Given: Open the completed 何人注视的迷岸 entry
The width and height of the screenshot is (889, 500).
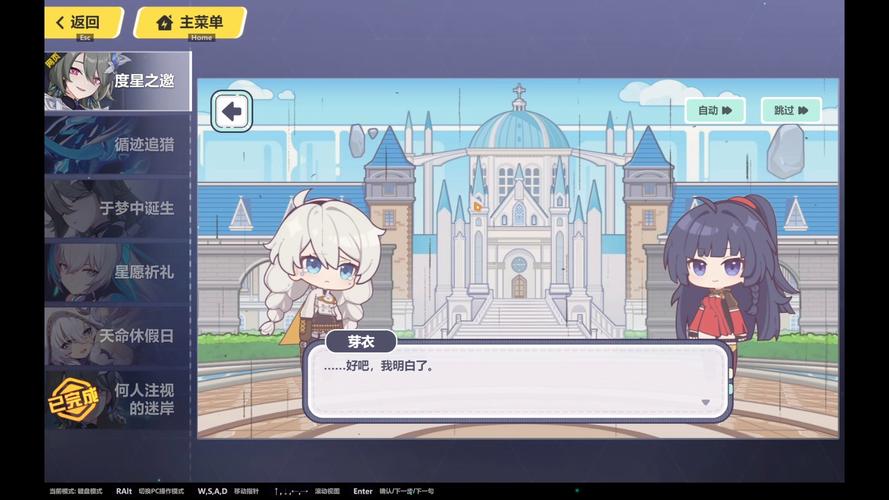Looking at the screenshot, I should (117, 398).
